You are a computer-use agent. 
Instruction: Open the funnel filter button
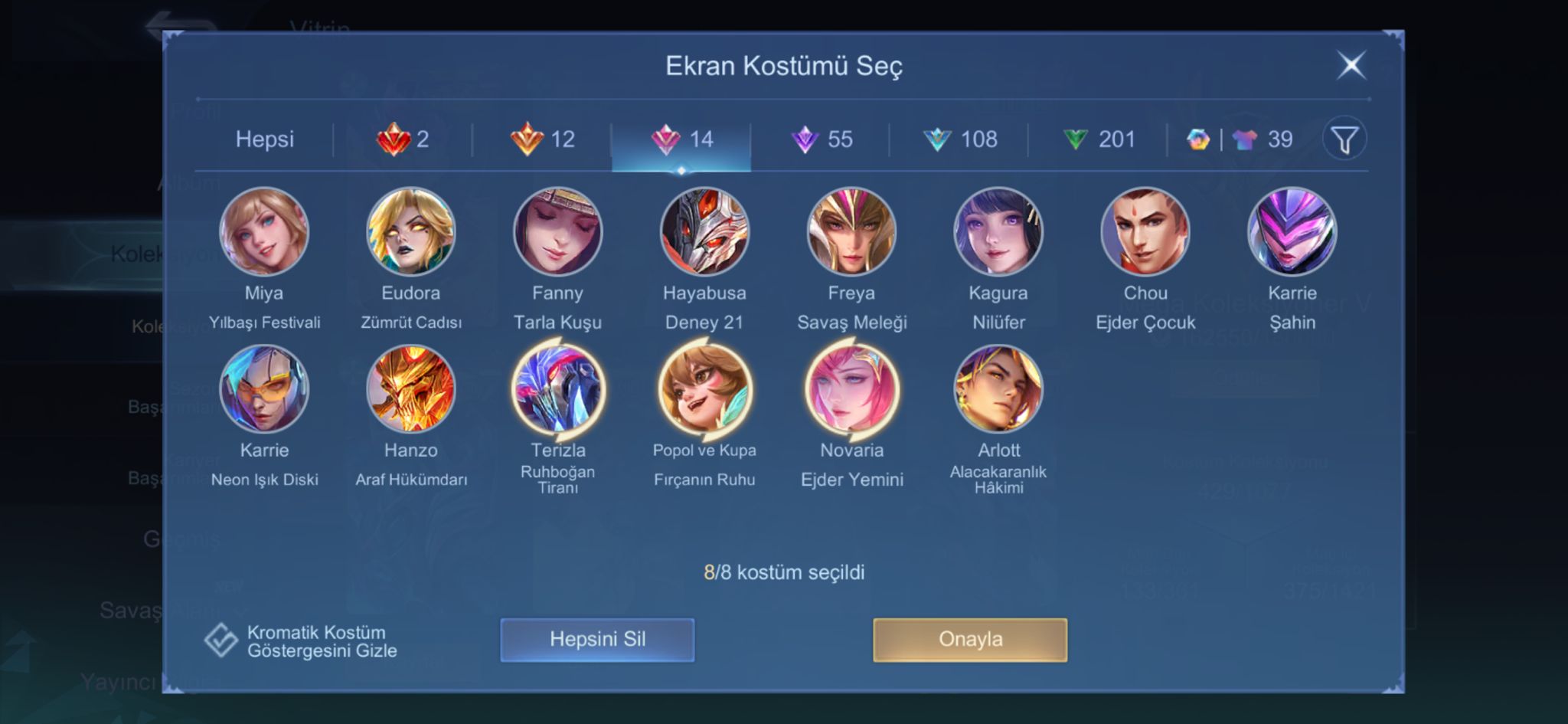click(1344, 139)
